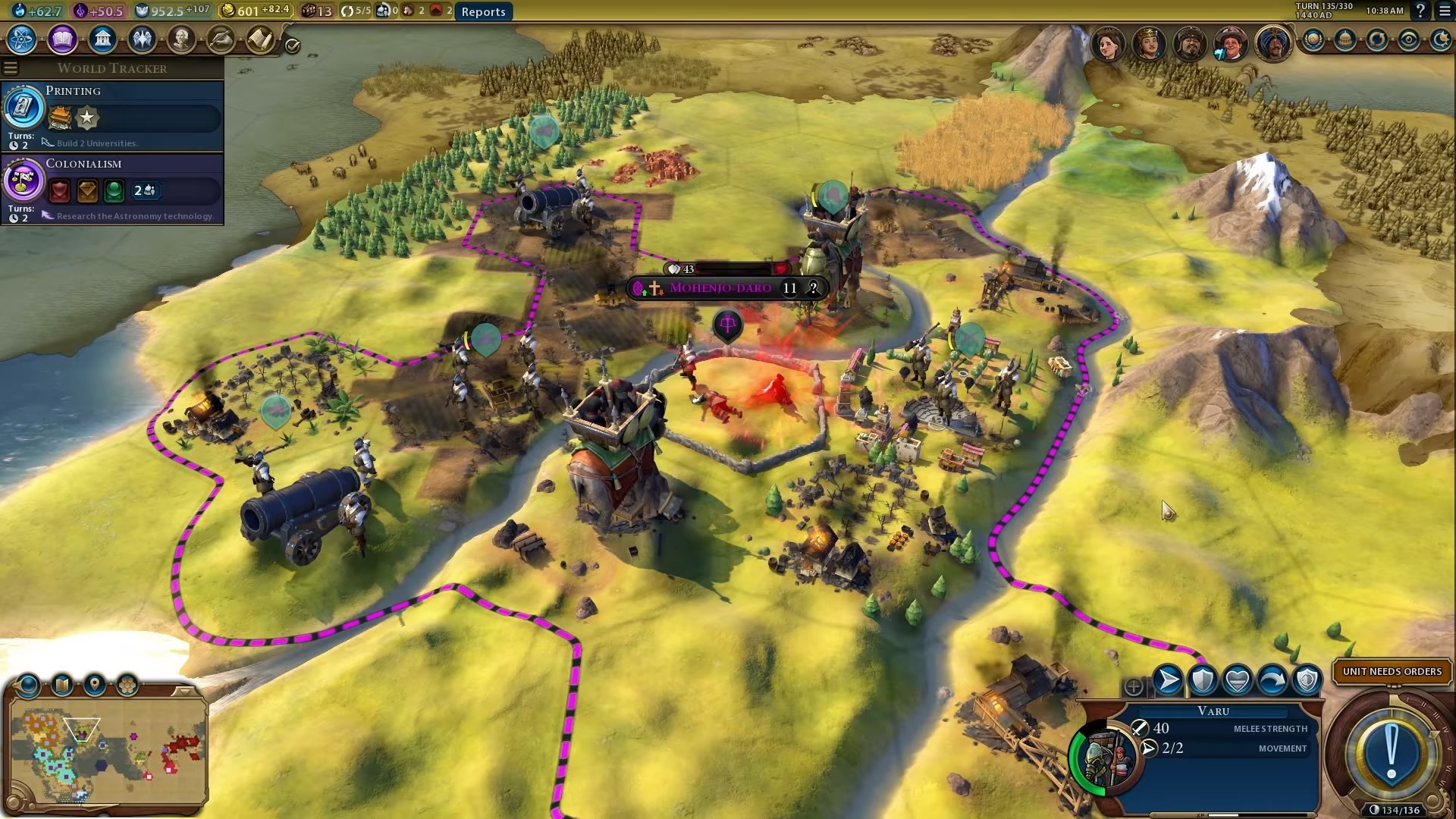
Task: Open the main game menu in the top-right corner
Action: (x=1445, y=11)
